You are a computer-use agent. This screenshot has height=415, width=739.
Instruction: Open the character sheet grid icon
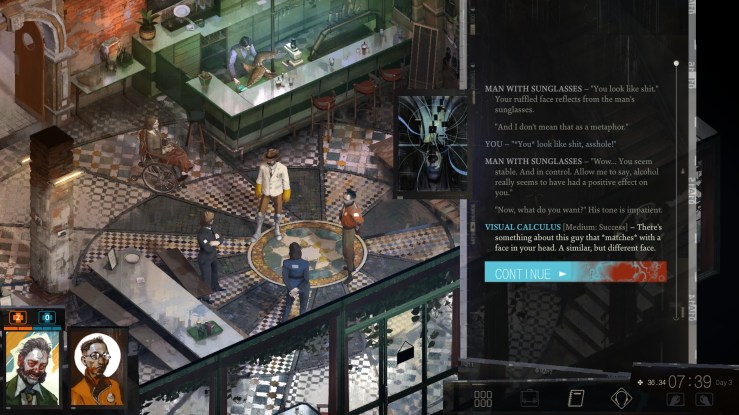coord(483,398)
